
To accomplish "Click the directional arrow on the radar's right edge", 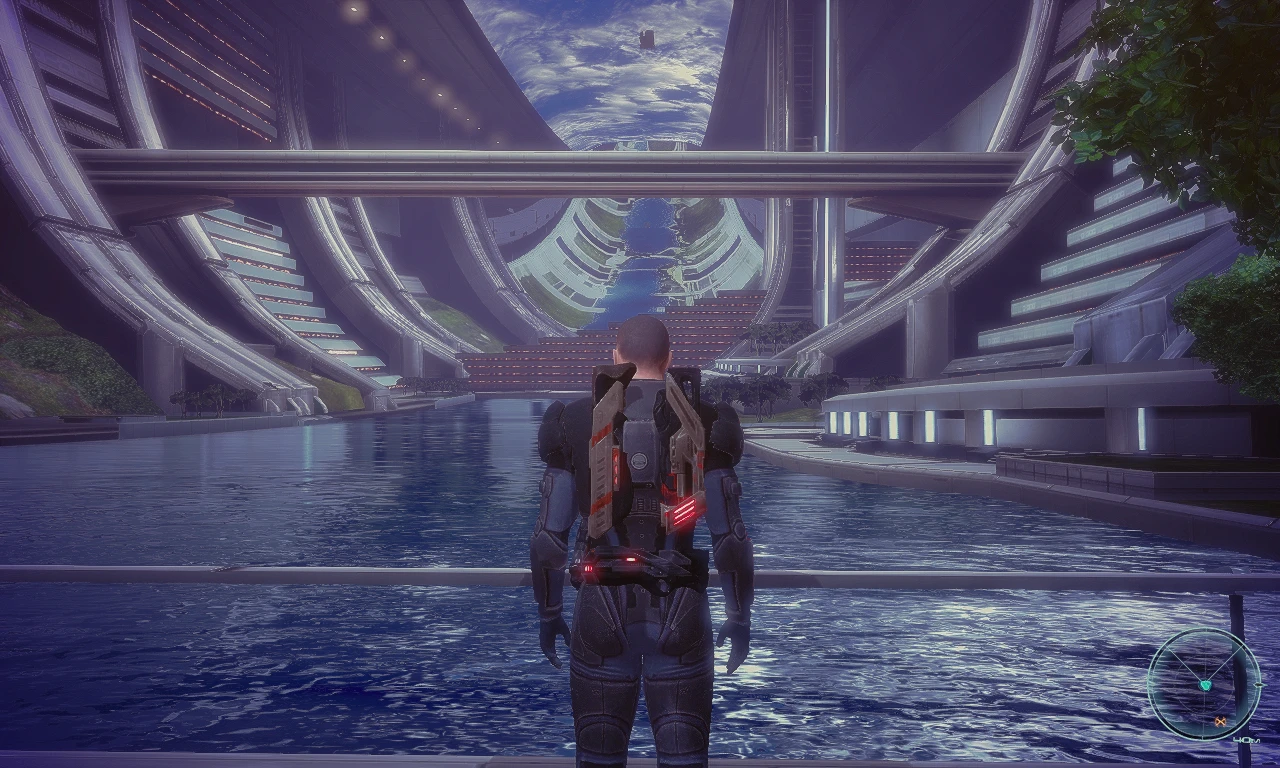I will tap(1260, 685).
